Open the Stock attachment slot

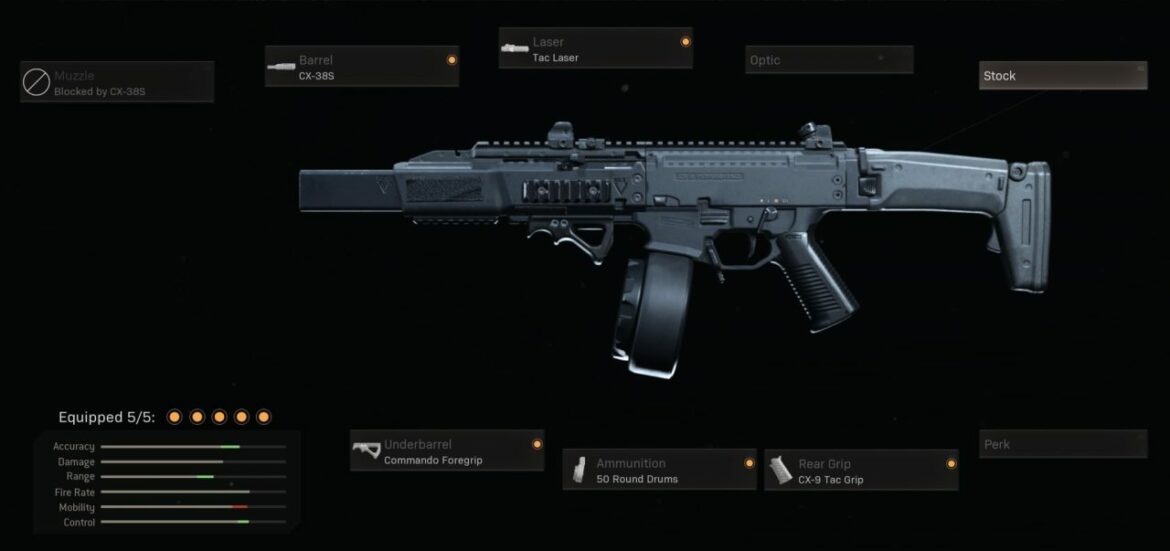(x=1062, y=76)
